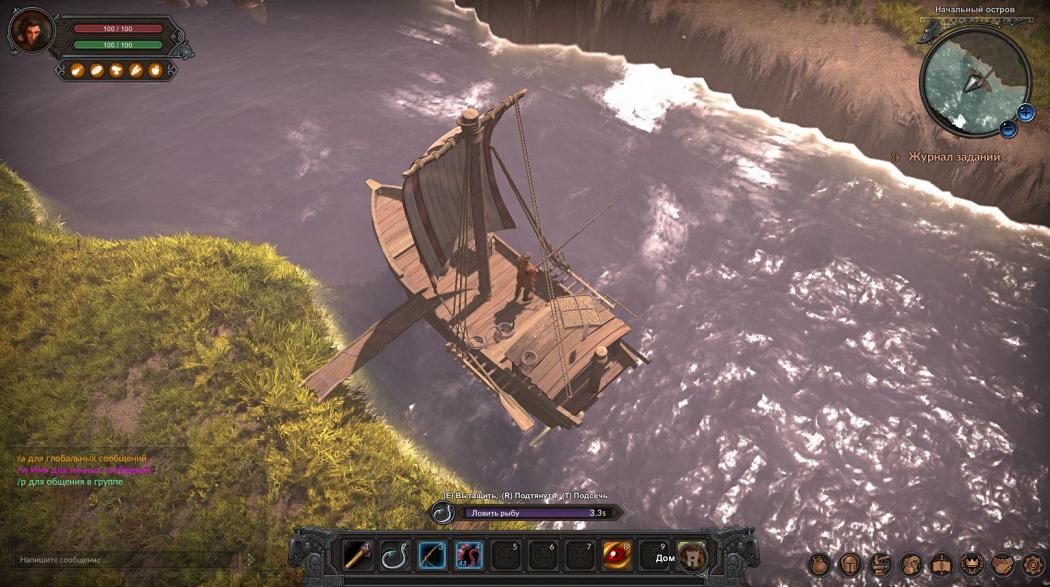The height and width of the screenshot is (587, 1050).
Task: Choose the highlighted fishing rod slot
Action: click(x=431, y=555)
